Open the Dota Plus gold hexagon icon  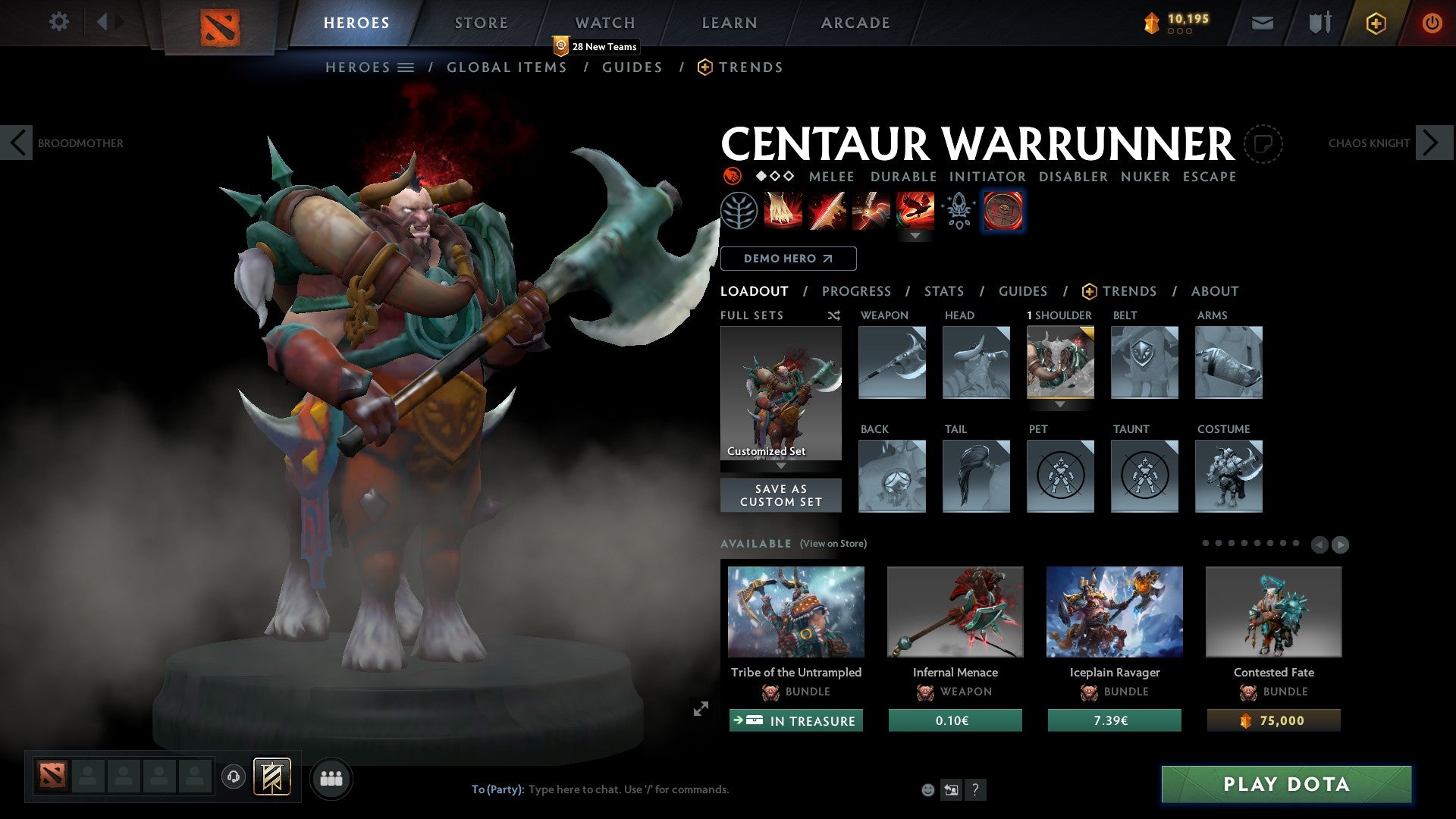tap(1376, 23)
